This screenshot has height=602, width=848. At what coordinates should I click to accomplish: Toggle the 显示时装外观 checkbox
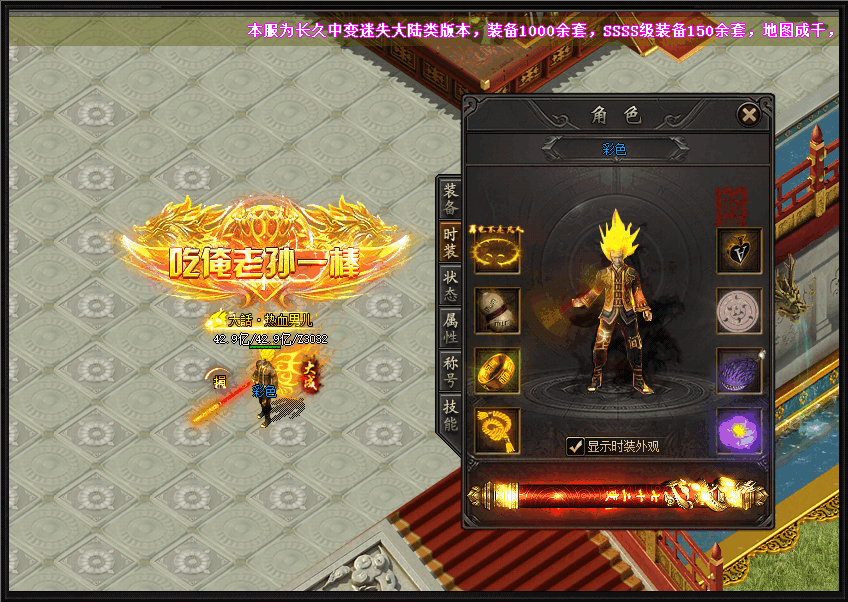pos(575,446)
